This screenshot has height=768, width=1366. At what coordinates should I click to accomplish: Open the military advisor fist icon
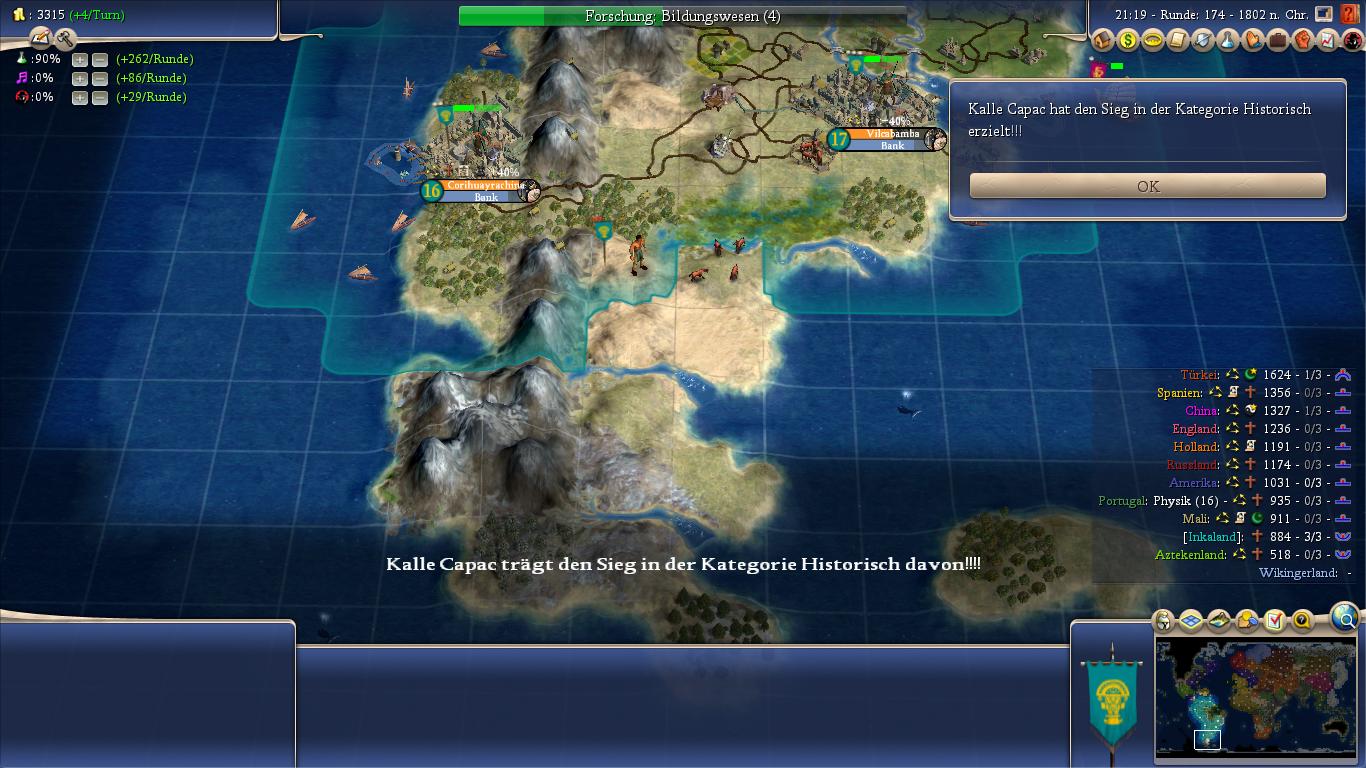1303,40
